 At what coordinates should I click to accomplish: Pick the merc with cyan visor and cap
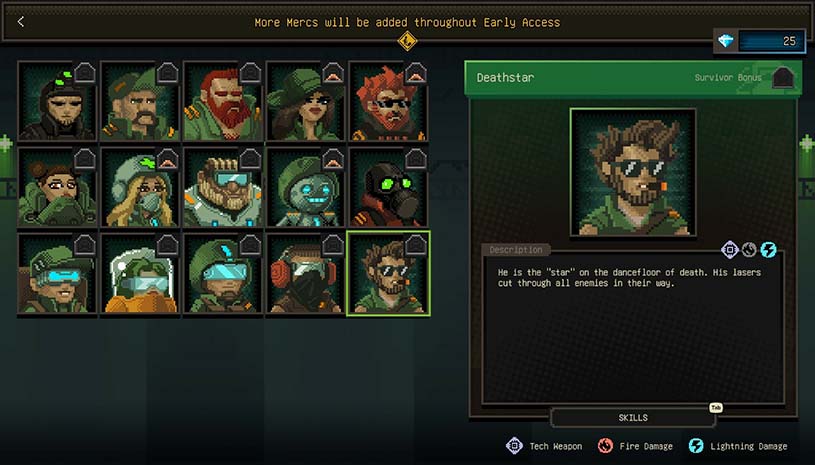57,273
